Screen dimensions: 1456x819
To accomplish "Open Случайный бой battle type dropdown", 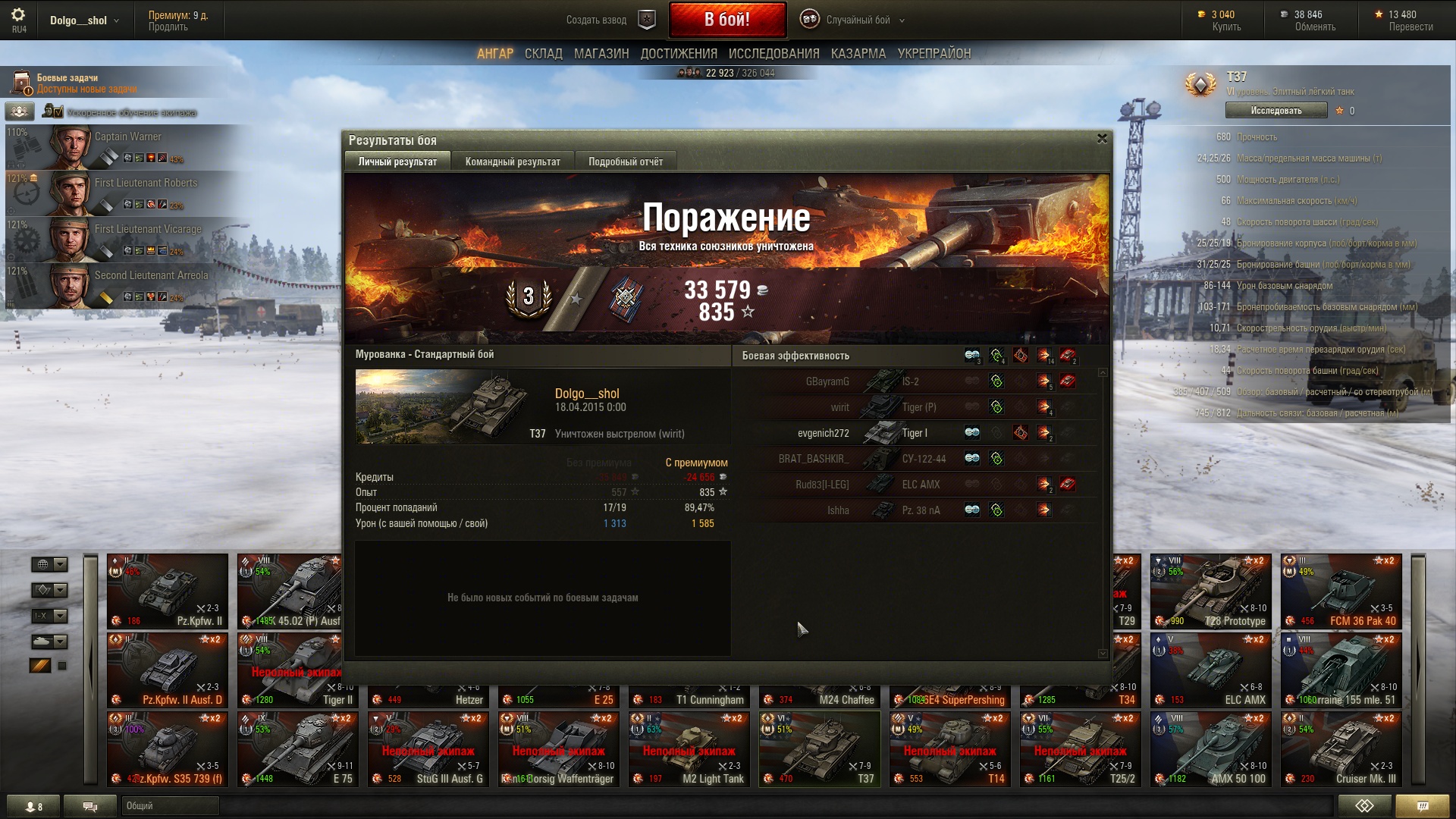I will [857, 20].
